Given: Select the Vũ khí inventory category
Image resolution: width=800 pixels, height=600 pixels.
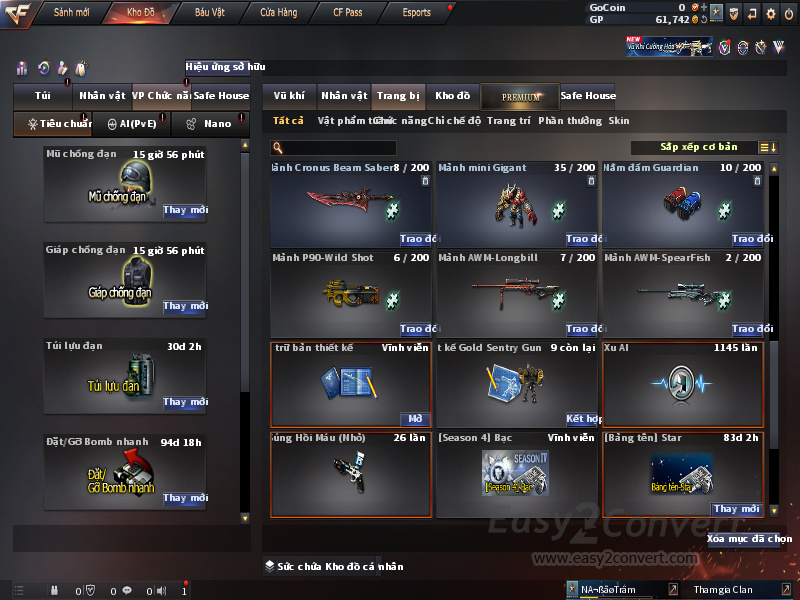Looking at the screenshot, I should coord(289,96).
